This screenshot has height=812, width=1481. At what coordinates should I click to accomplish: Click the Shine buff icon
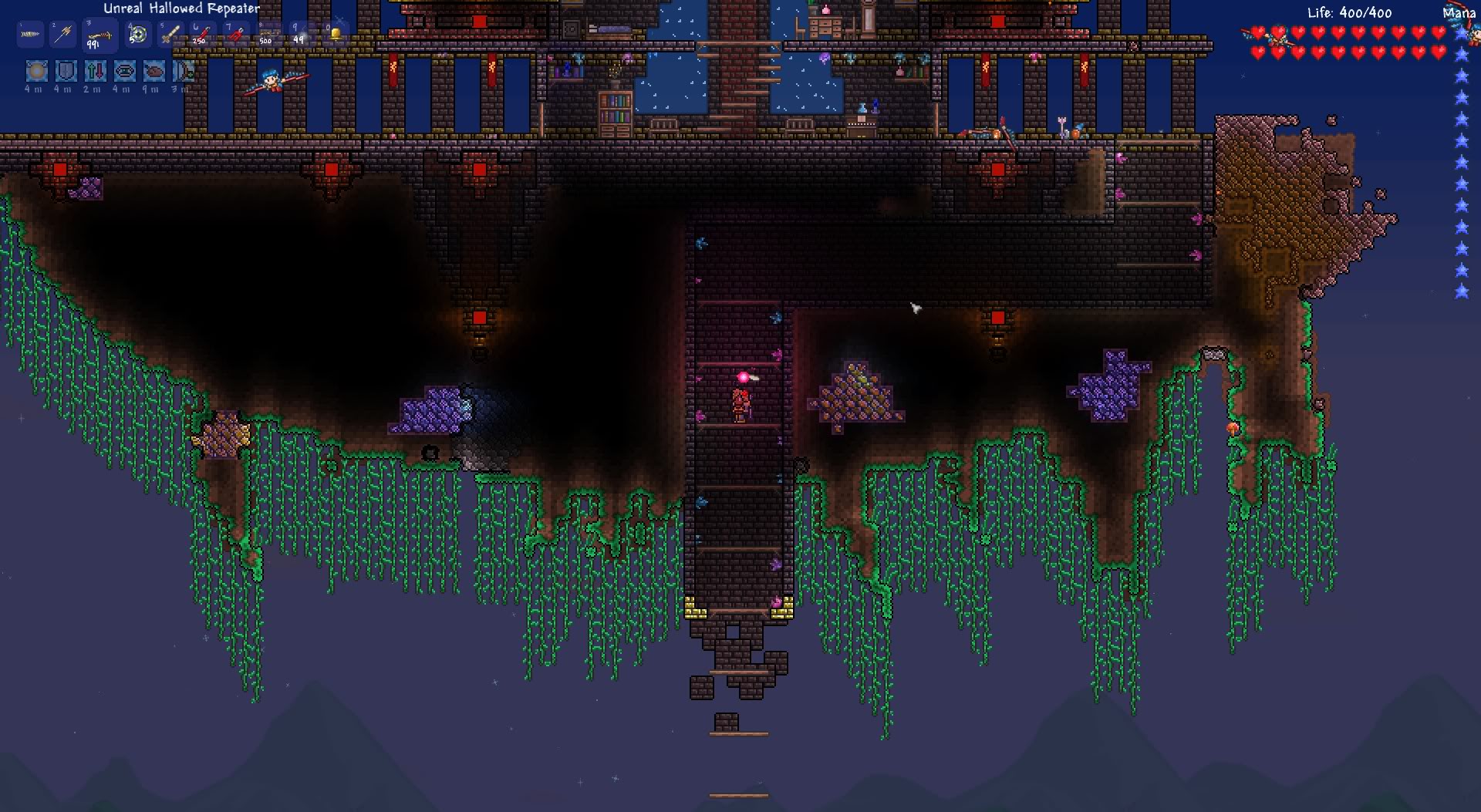click(x=36, y=72)
